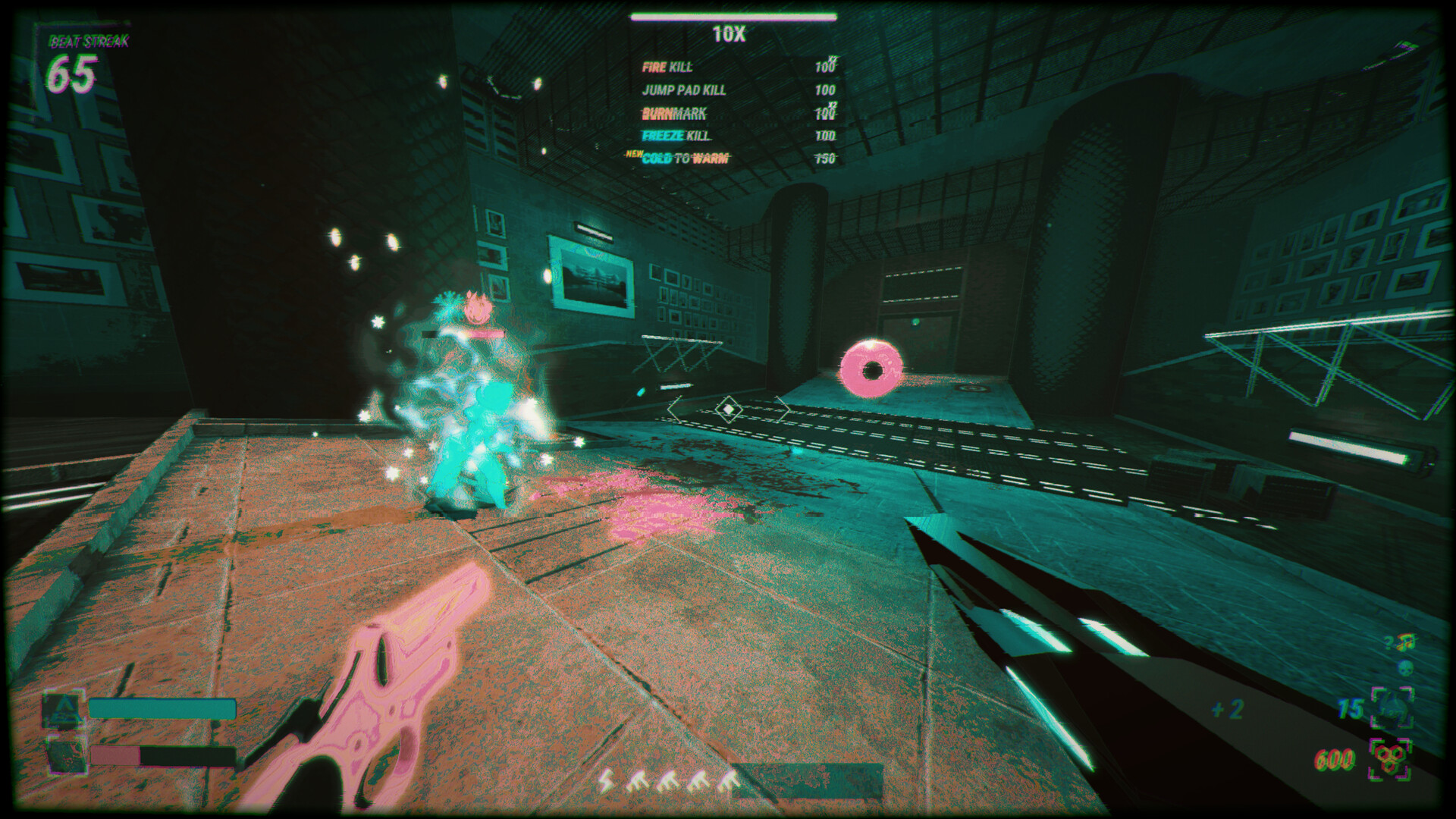Click the weapon icon inside the crosshair brackets
Screen dimensions: 1456x819
coord(1392,706)
